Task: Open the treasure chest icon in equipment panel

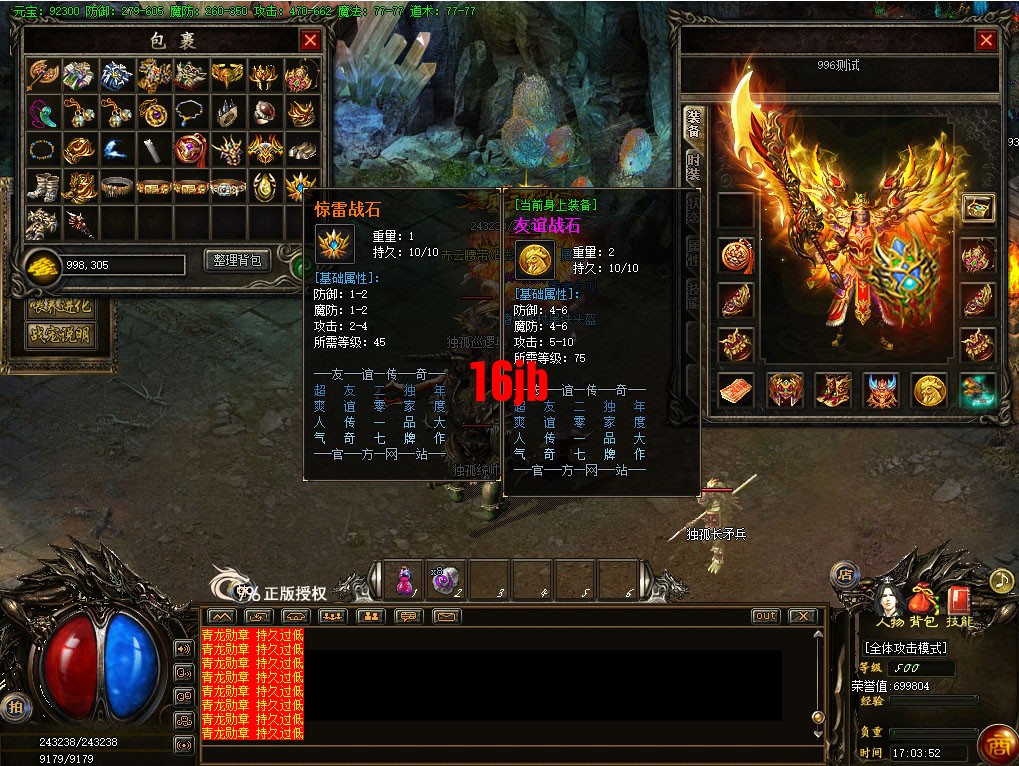Action: pyautogui.click(x=977, y=208)
